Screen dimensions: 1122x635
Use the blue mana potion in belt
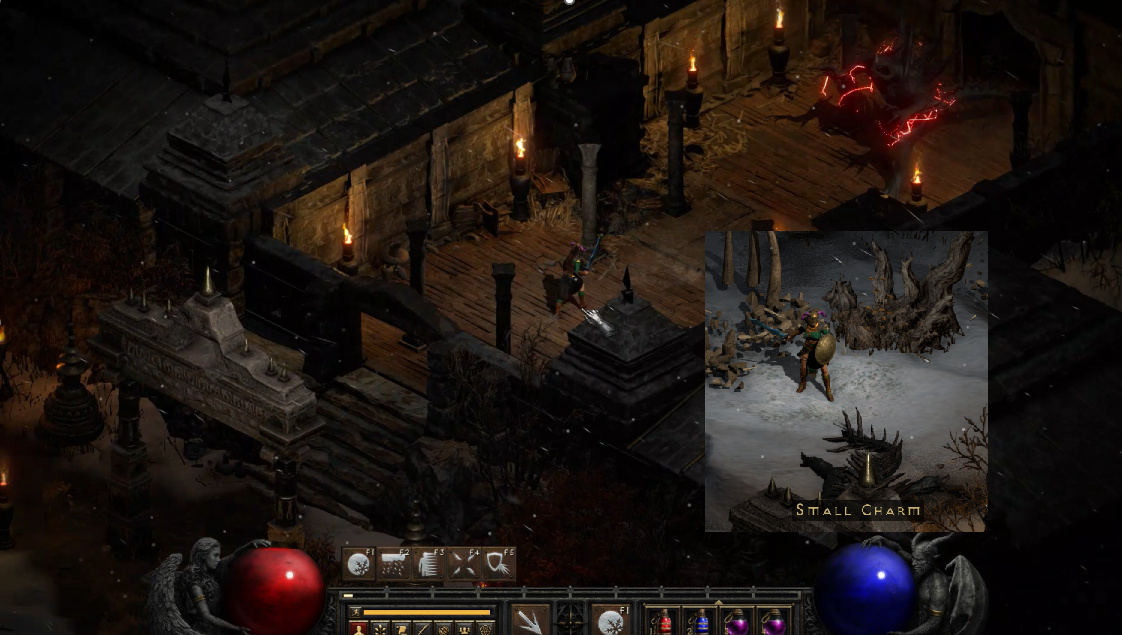(701, 622)
